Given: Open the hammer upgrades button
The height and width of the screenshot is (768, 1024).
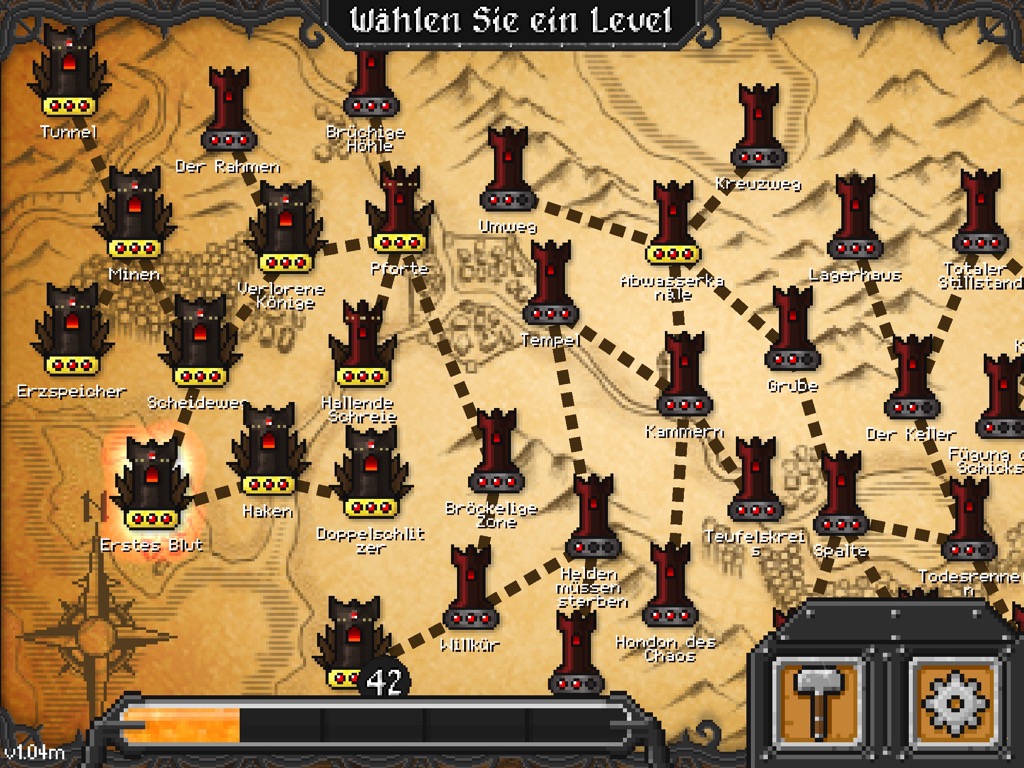Looking at the screenshot, I should pos(819,698).
